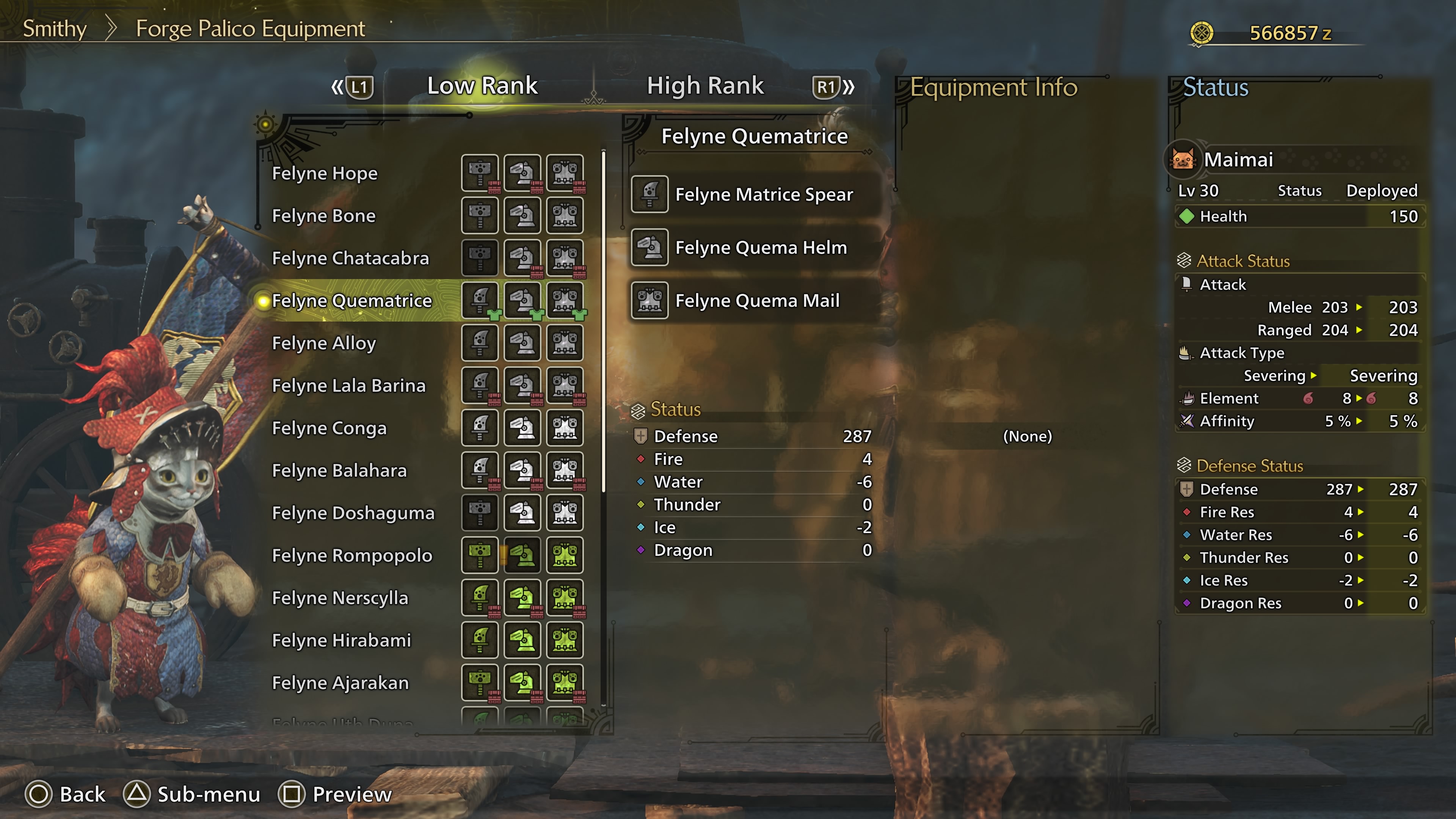The height and width of the screenshot is (819, 1456).
Task: Choose the Felyne Rompopolo set
Action: click(351, 555)
